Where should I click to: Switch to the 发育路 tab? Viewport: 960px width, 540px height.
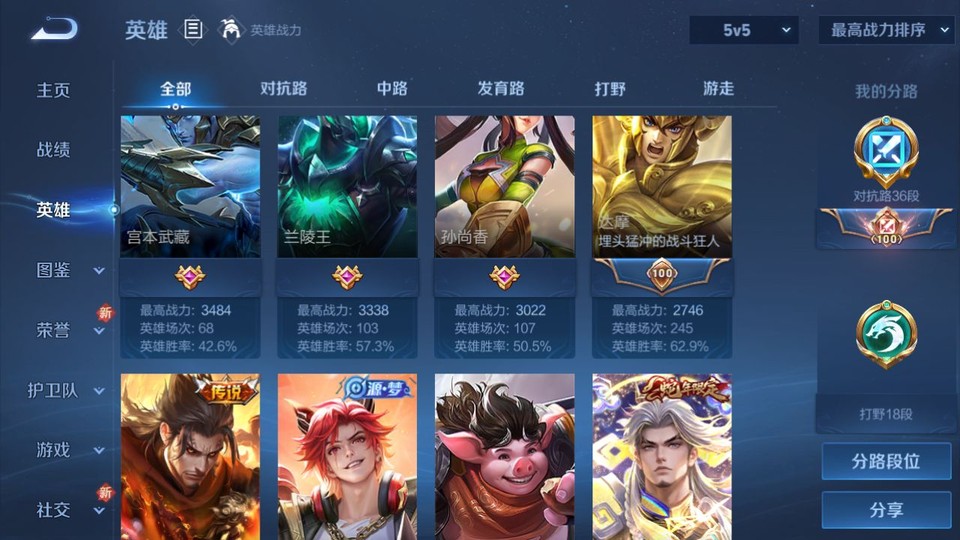point(501,89)
